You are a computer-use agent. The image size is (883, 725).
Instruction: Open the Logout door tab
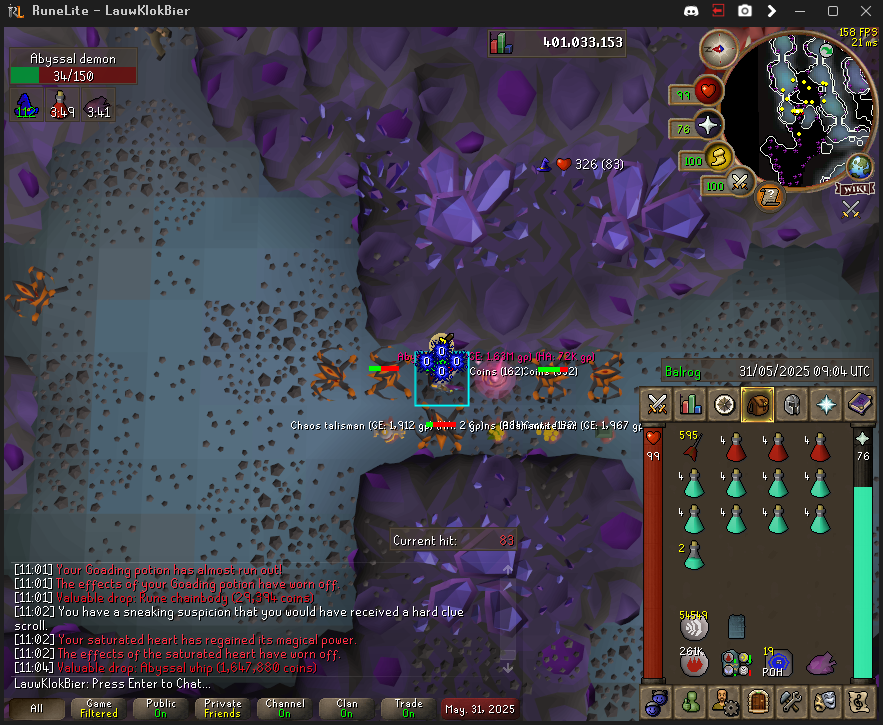coord(757,701)
